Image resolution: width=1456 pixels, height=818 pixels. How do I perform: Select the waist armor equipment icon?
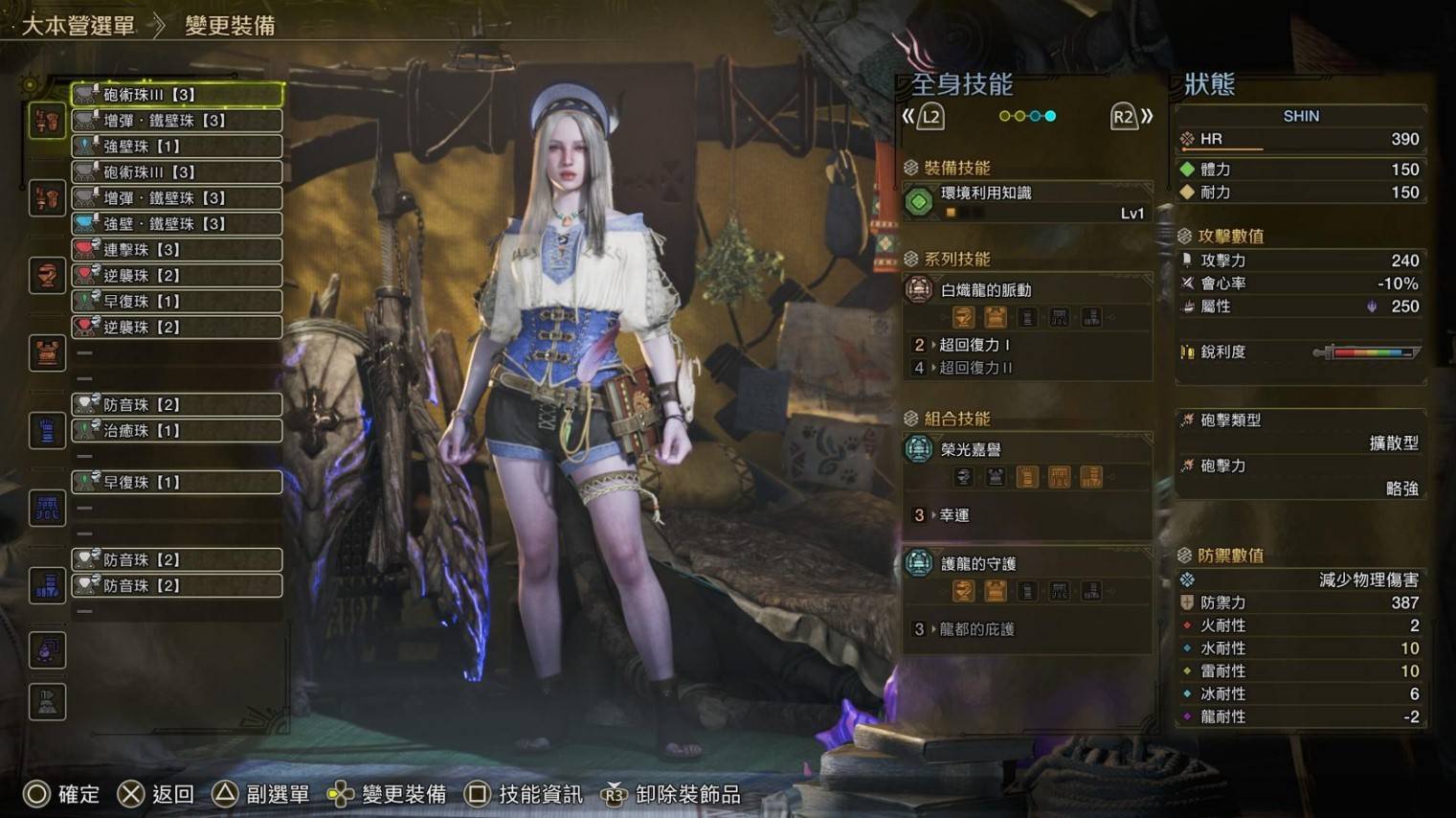tap(47, 509)
